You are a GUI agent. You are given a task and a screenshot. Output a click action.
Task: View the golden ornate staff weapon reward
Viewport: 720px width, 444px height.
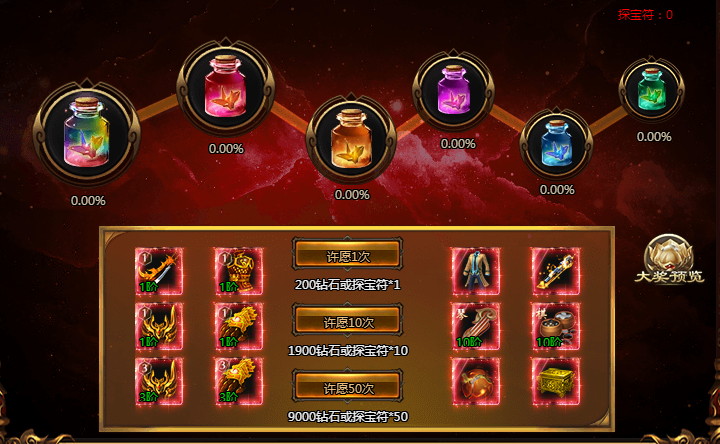pos(555,271)
